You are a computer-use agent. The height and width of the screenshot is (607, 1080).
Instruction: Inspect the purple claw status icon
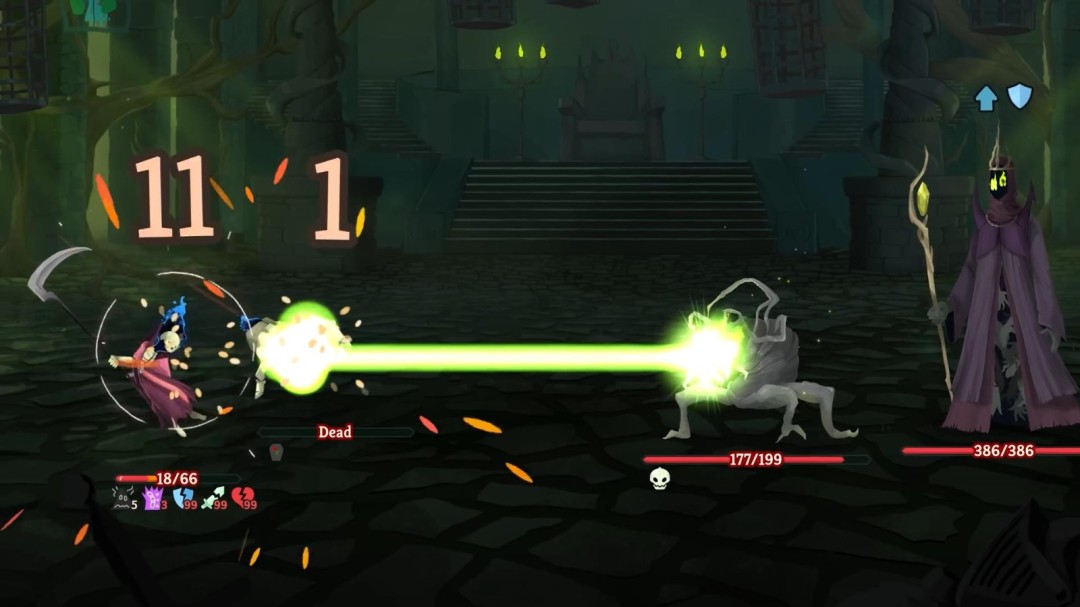(x=153, y=497)
